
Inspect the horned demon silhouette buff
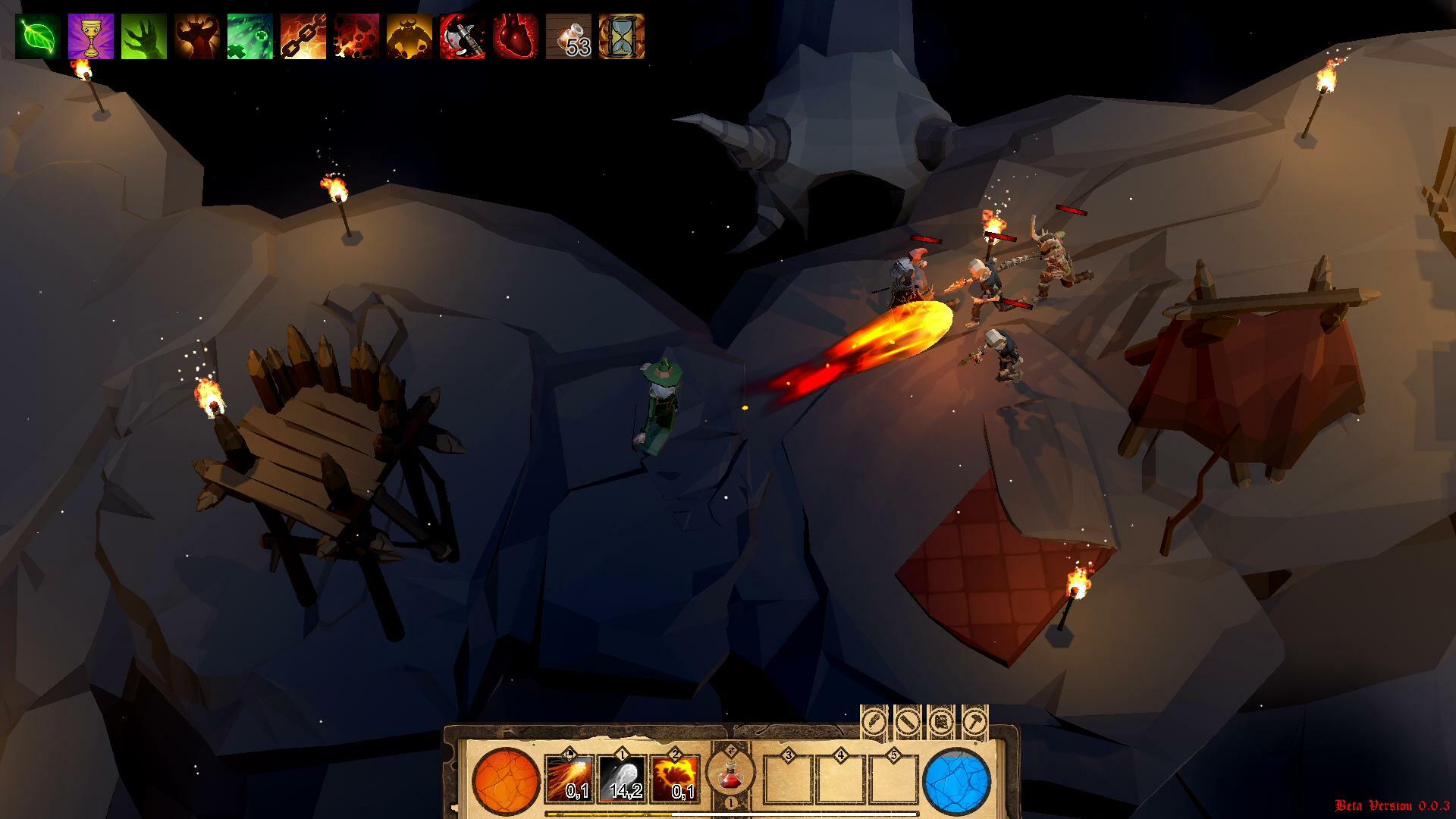[197, 36]
